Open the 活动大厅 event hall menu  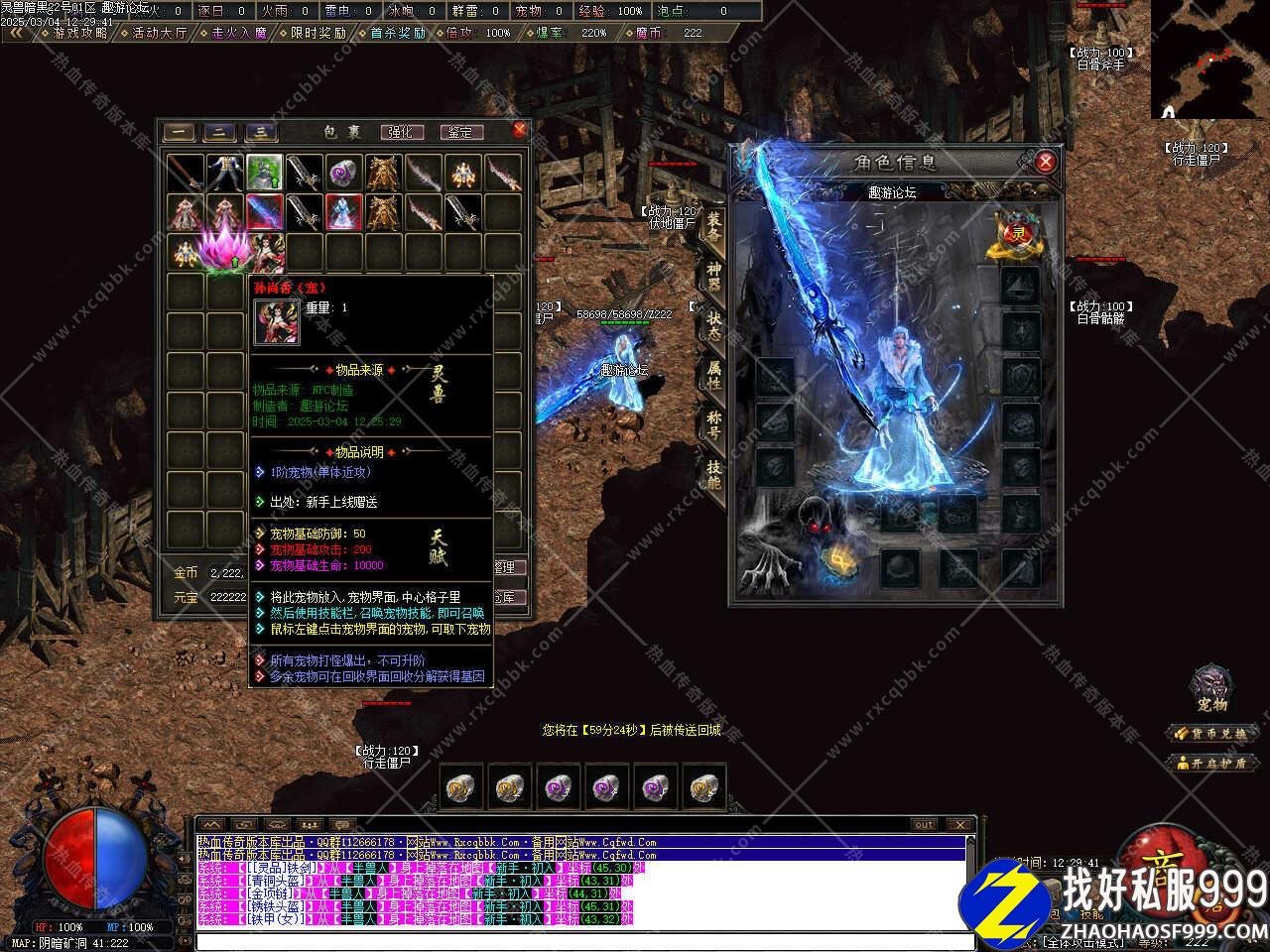click(x=156, y=33)
